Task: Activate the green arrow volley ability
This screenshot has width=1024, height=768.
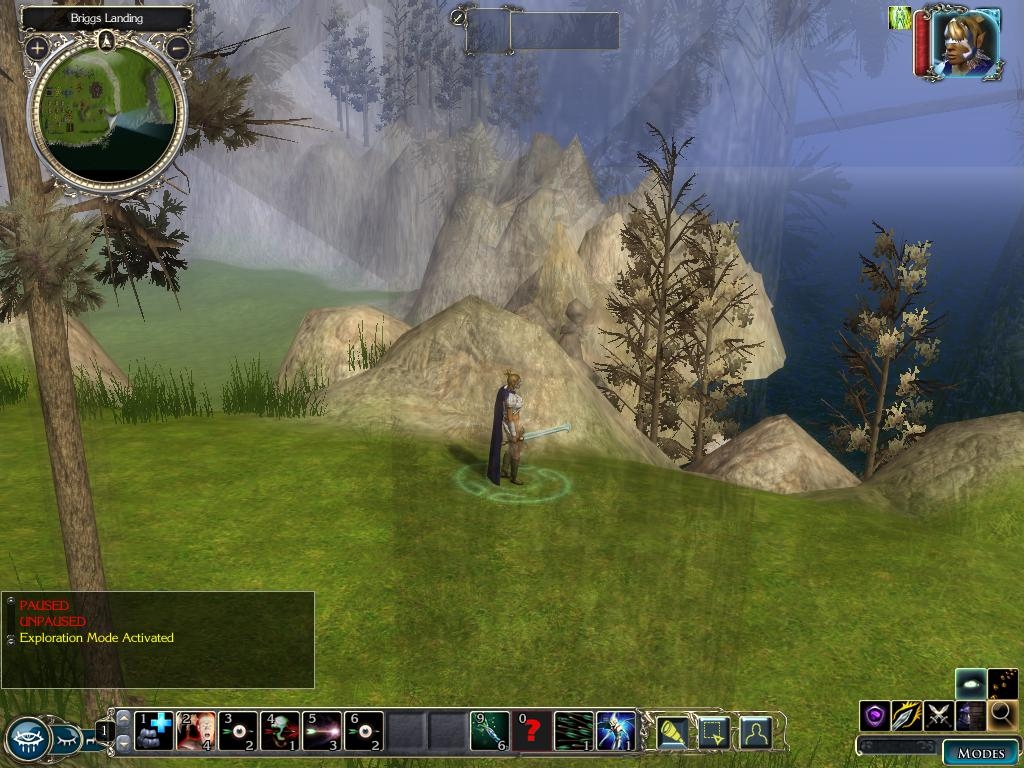Action: 574,731
